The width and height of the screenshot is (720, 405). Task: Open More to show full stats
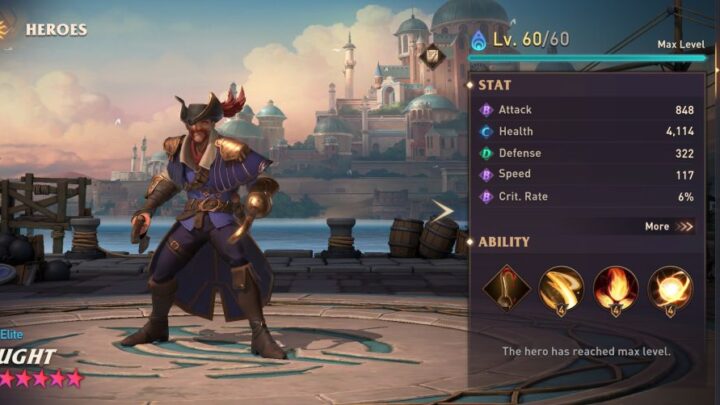[669, 226]
